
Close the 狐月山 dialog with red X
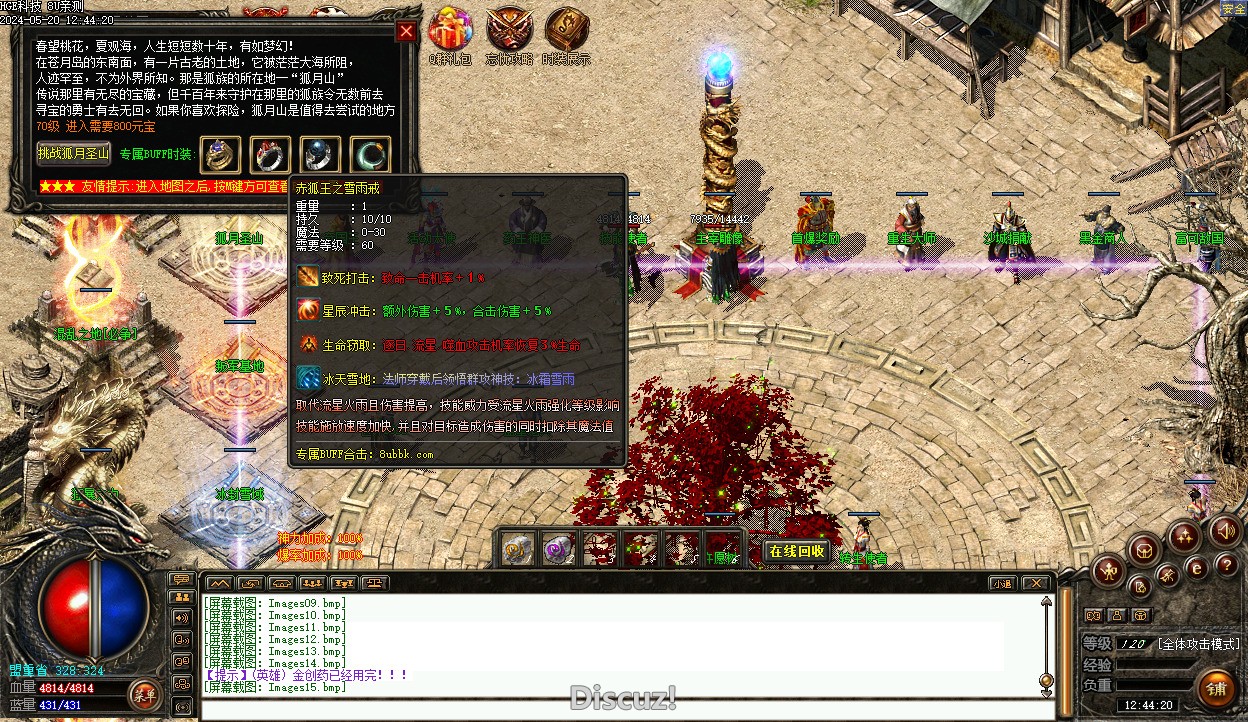[x=406, y=31]
